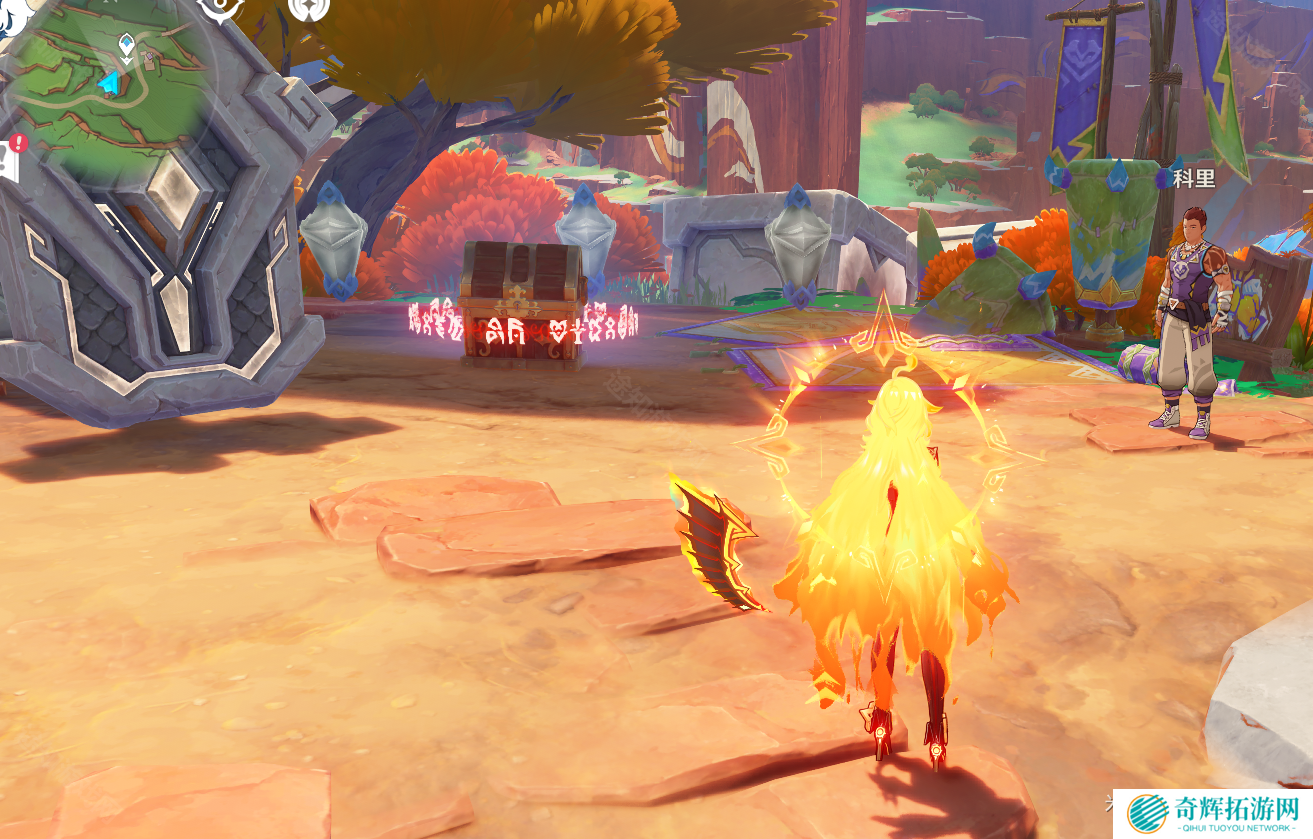Click the white waypoint pin on minimap

click(127, 44)
